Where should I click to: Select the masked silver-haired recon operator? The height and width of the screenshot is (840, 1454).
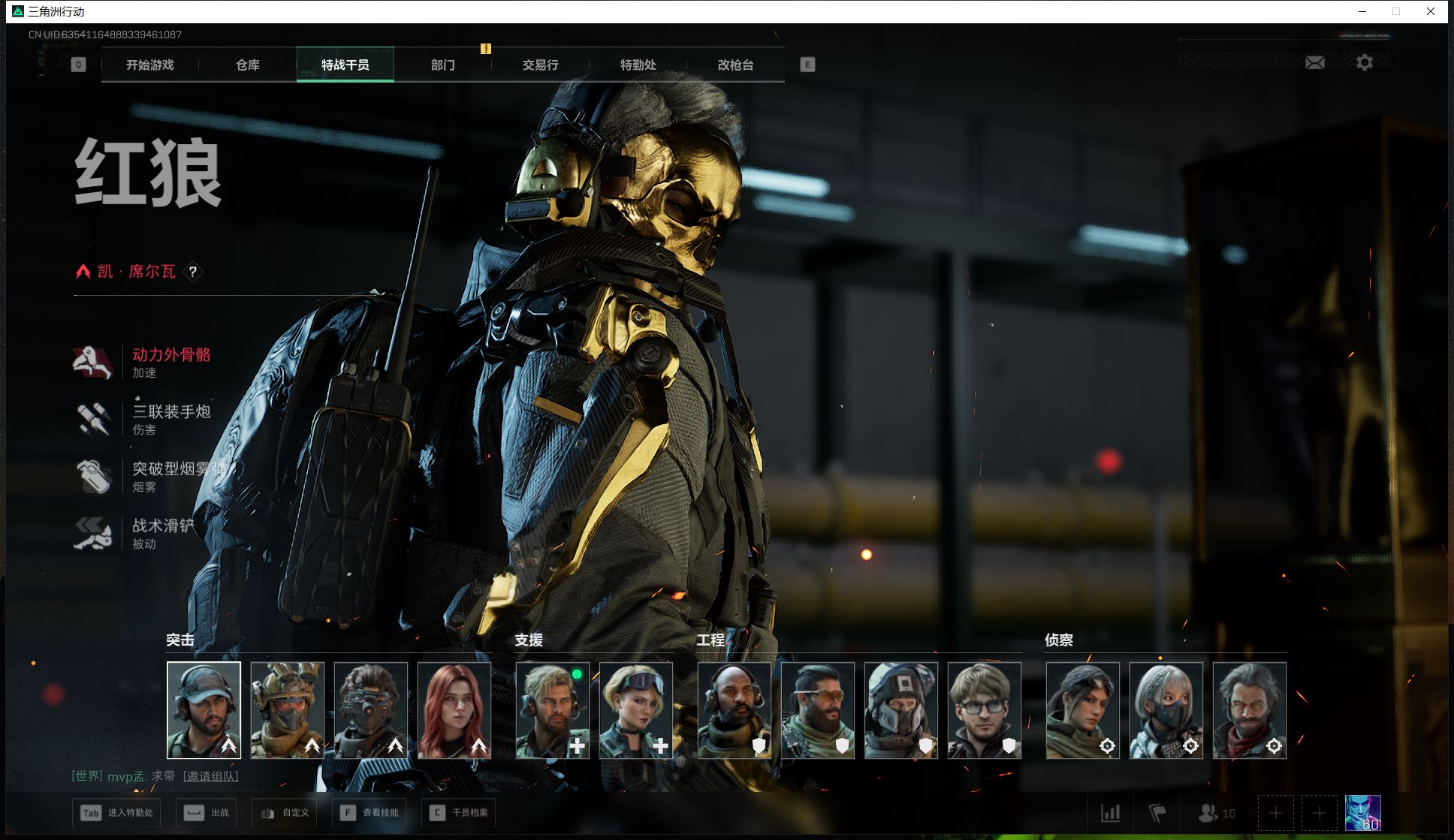(x=1166, y=710)
